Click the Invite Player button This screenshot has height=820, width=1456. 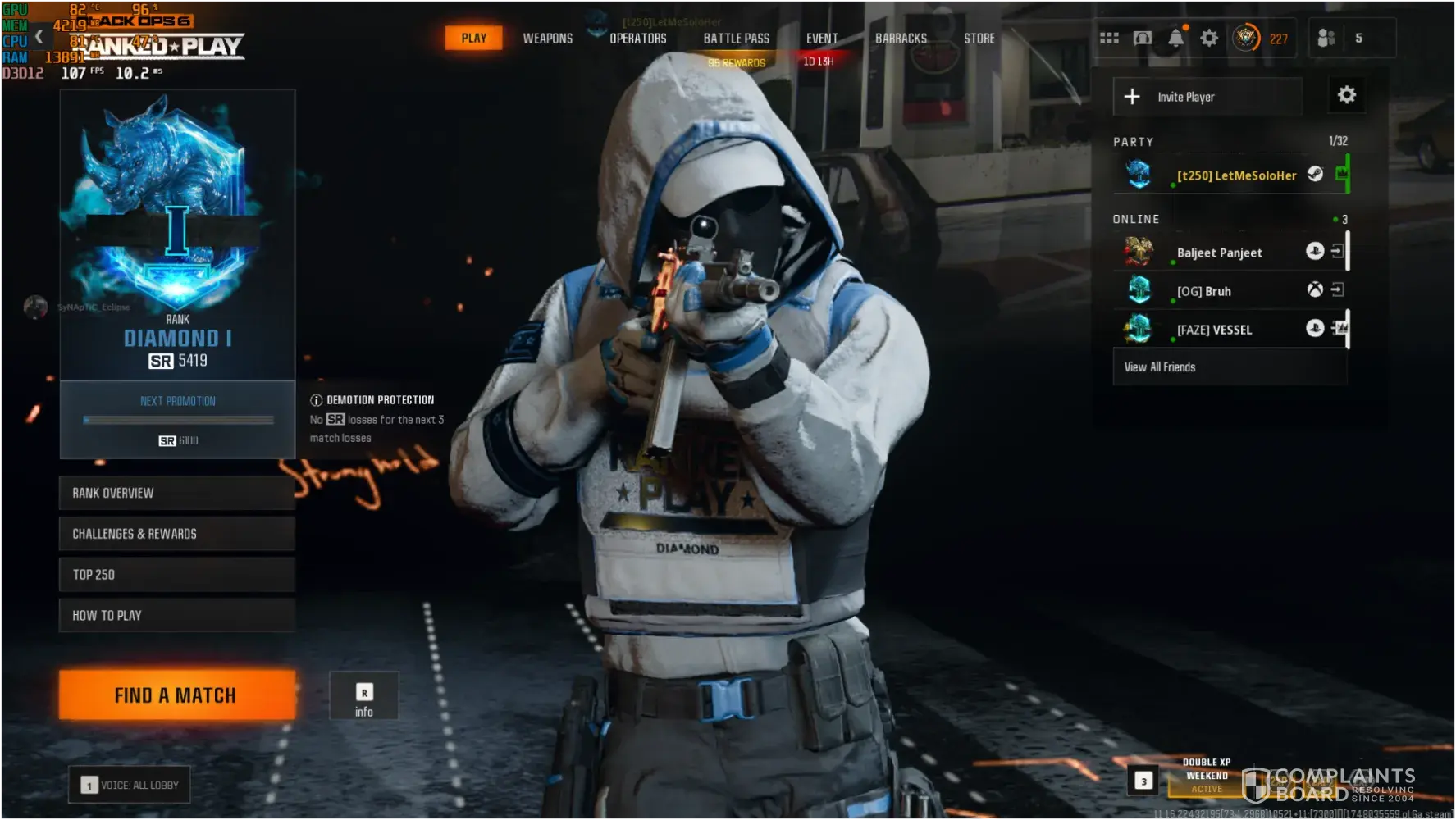[1207, 97]
